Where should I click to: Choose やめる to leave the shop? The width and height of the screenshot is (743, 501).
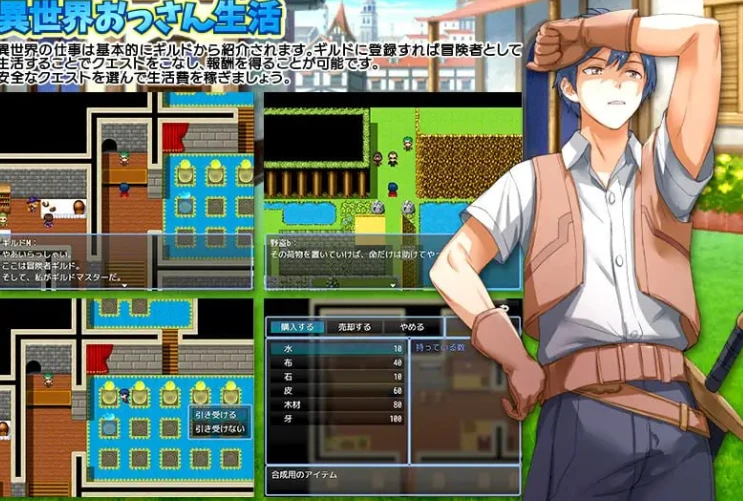411,327
